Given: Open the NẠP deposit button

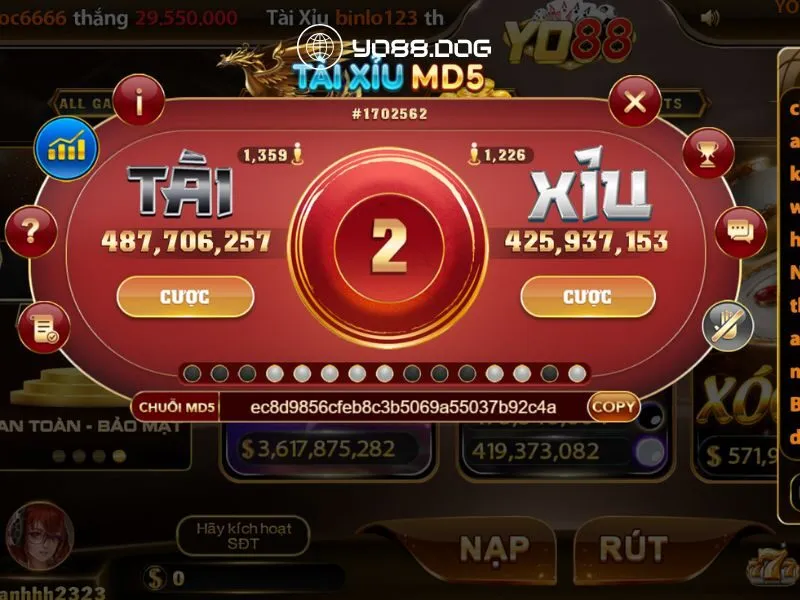Looking at the screenshot, I should coord(493,549).
